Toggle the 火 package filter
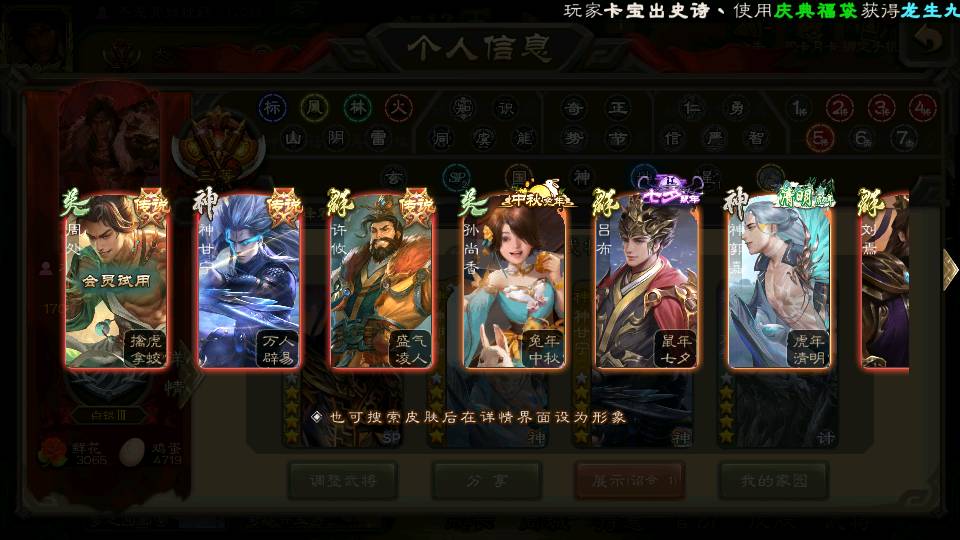This screenshot has width=960, height=540. point(399,107)
